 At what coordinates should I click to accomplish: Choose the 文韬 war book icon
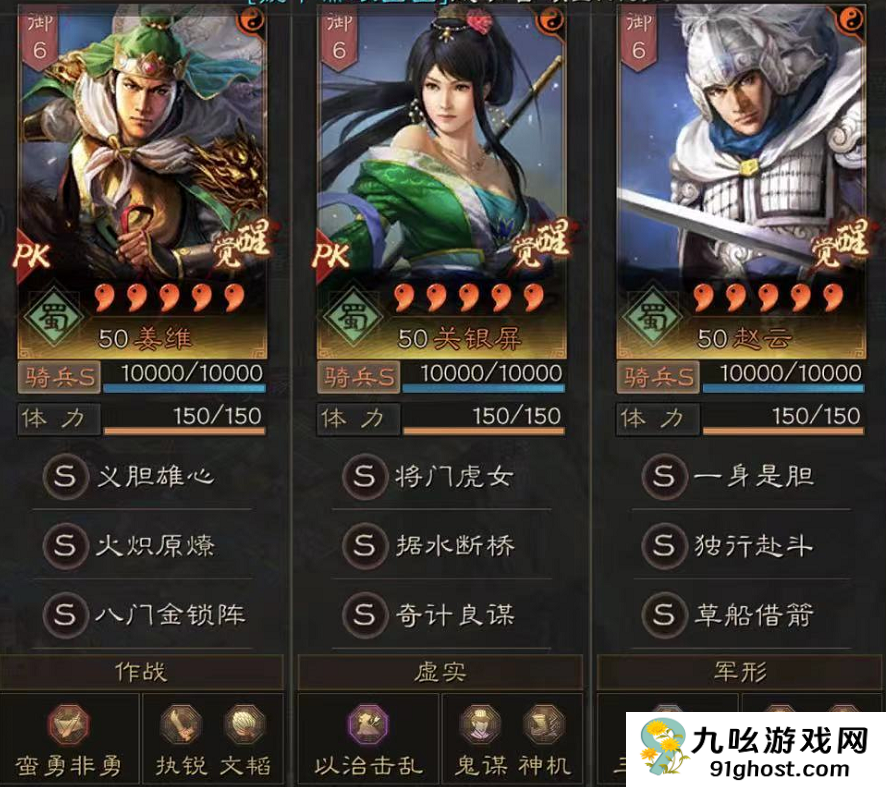(x=244, y=726)
